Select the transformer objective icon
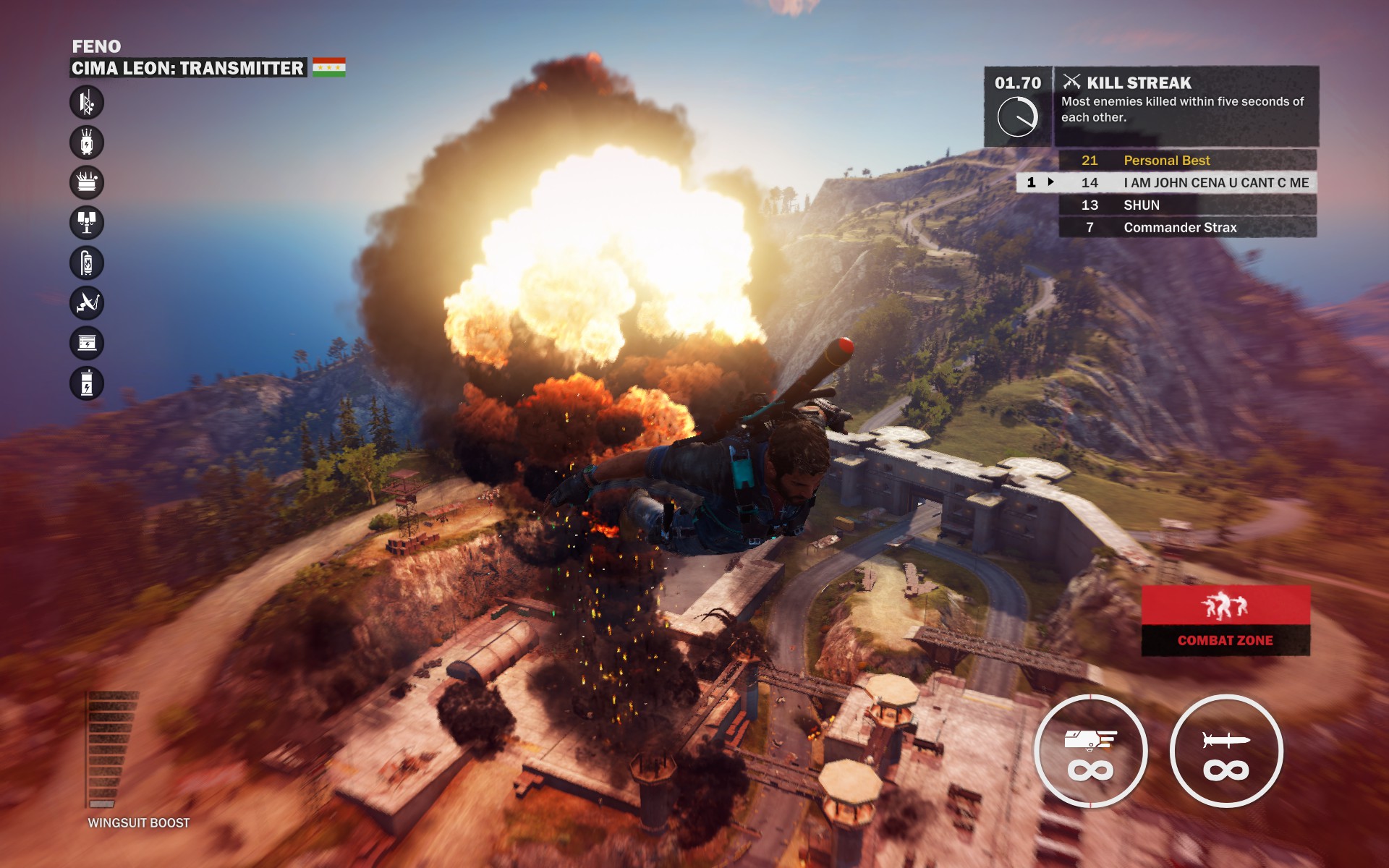 click(x=87, y=142)
